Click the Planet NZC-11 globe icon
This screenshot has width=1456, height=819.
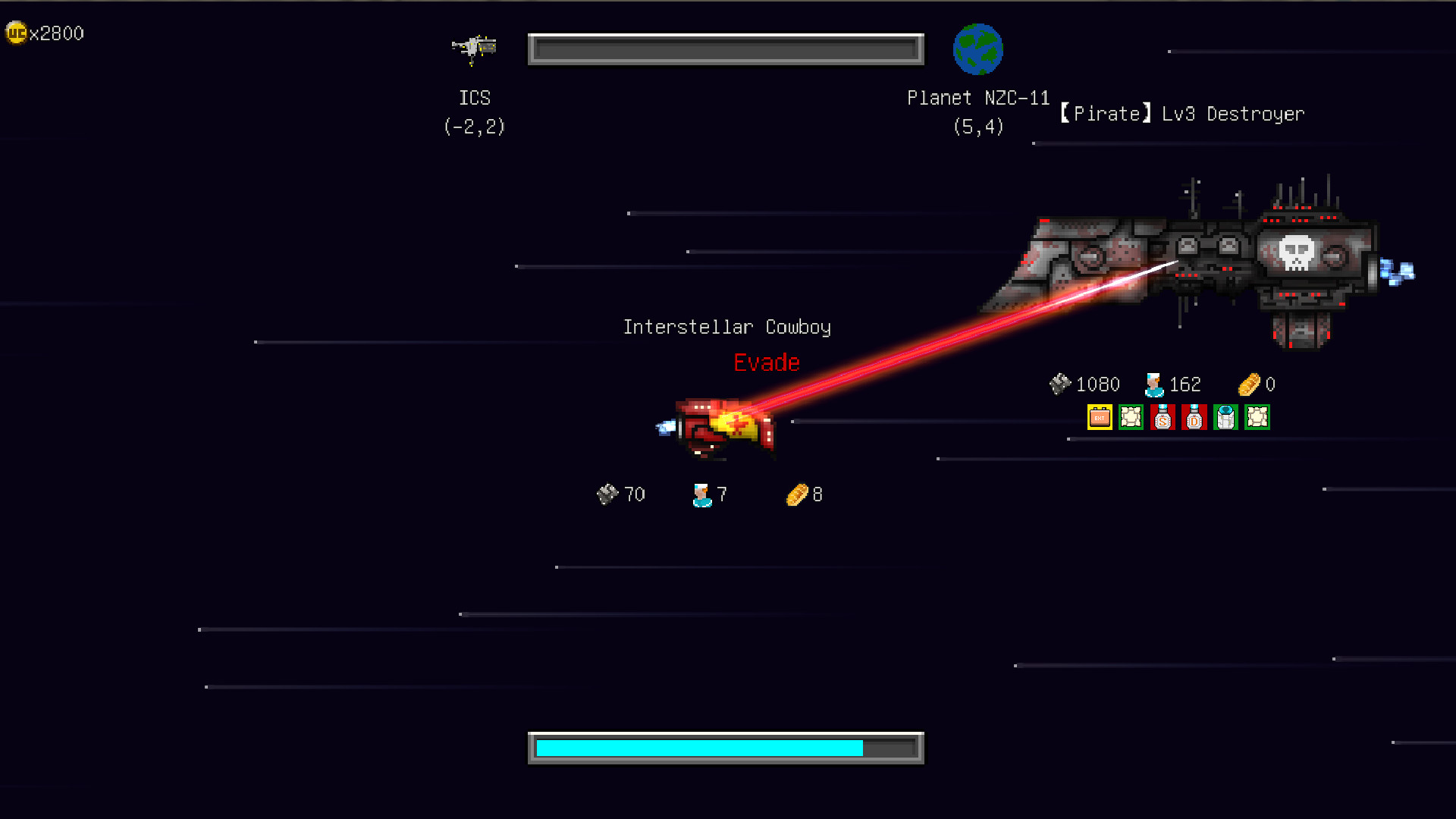[977, 49]
